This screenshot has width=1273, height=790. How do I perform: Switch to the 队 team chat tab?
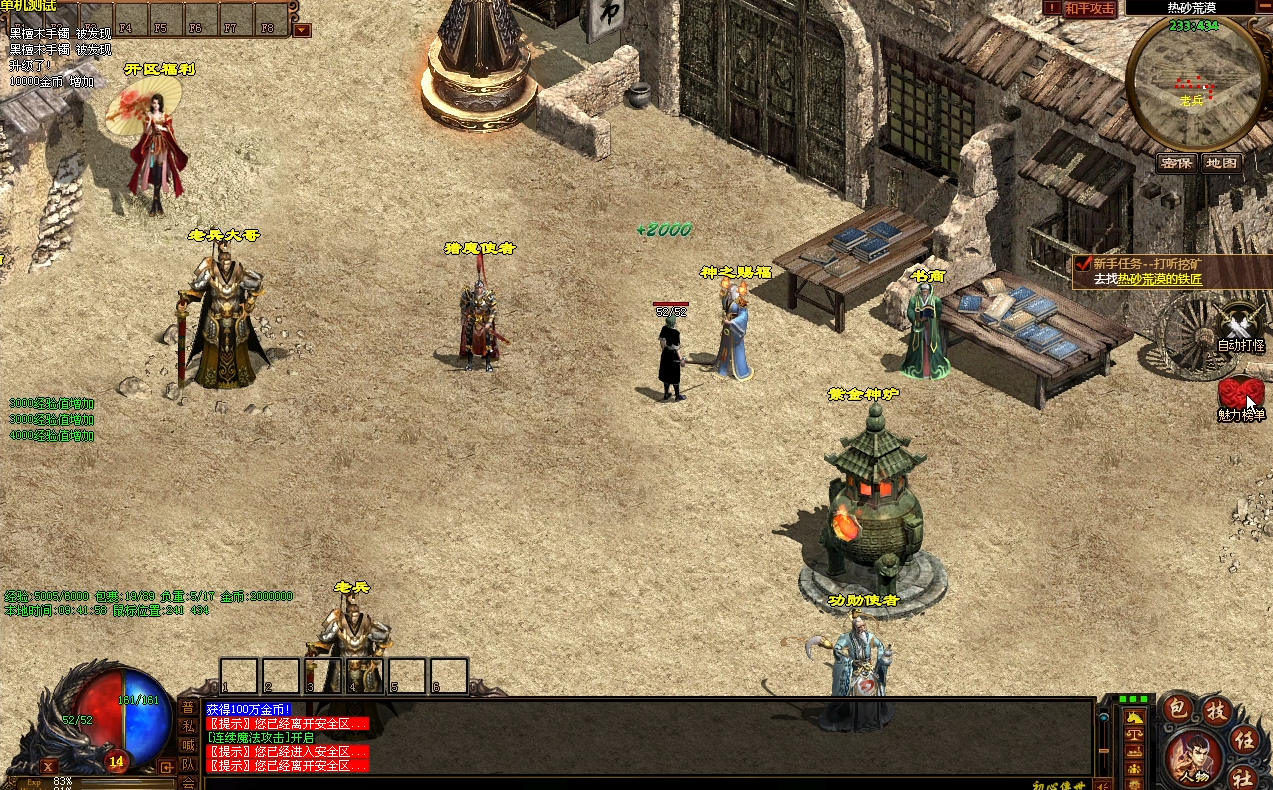(x=187, y=764)
